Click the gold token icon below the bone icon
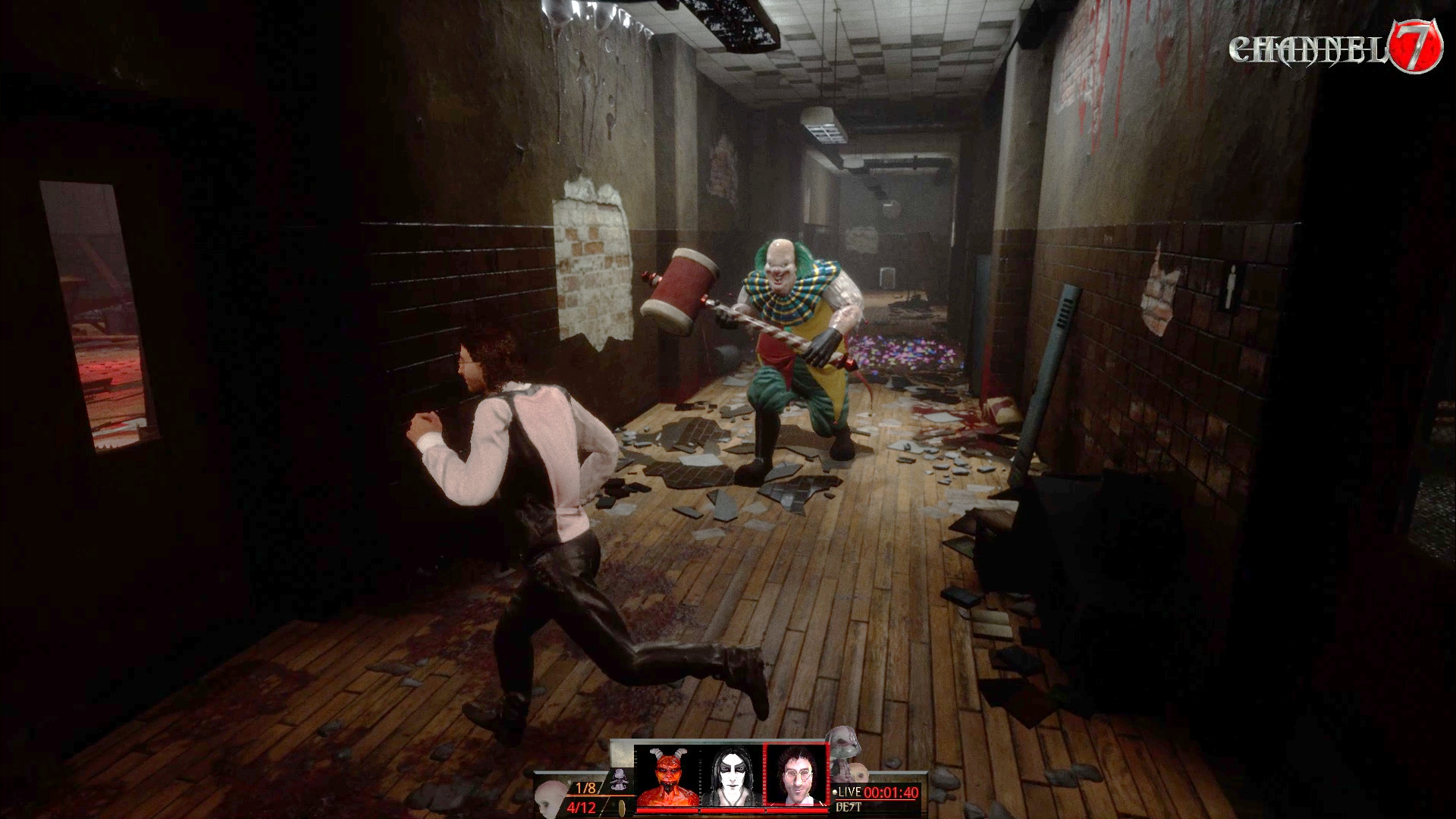The image size is (1456, 819). [x=621, y=807]
